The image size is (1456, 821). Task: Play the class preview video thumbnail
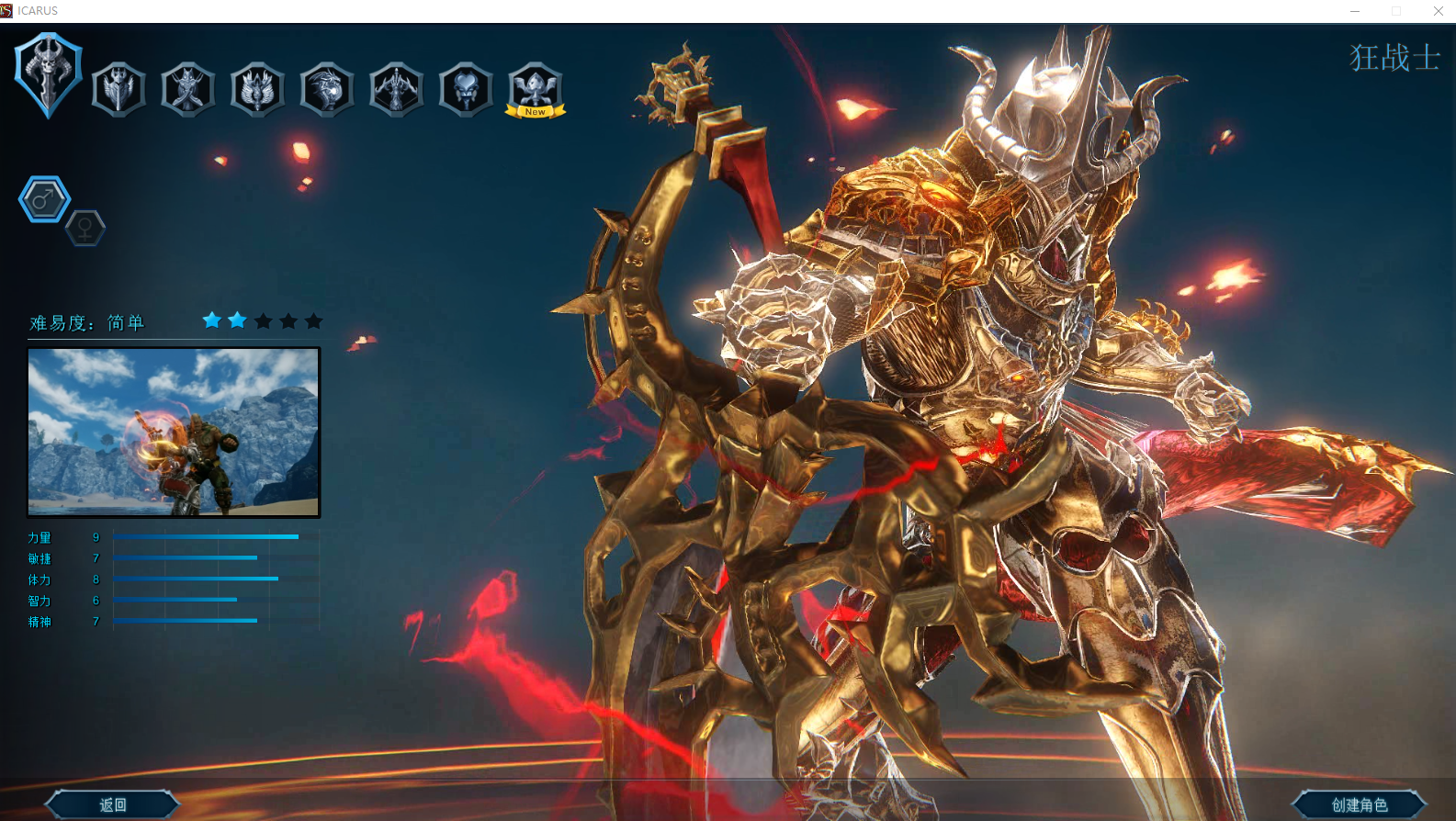pyautogui.click(x=174, y=432)
